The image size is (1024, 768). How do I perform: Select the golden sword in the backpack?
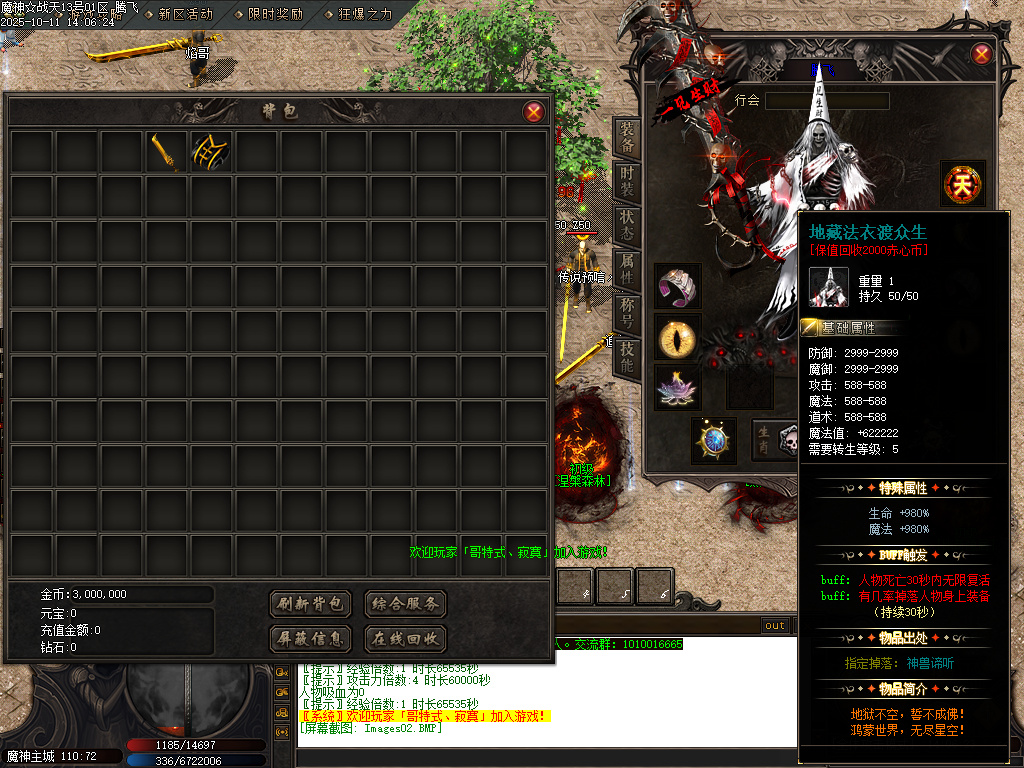point(166,152)
